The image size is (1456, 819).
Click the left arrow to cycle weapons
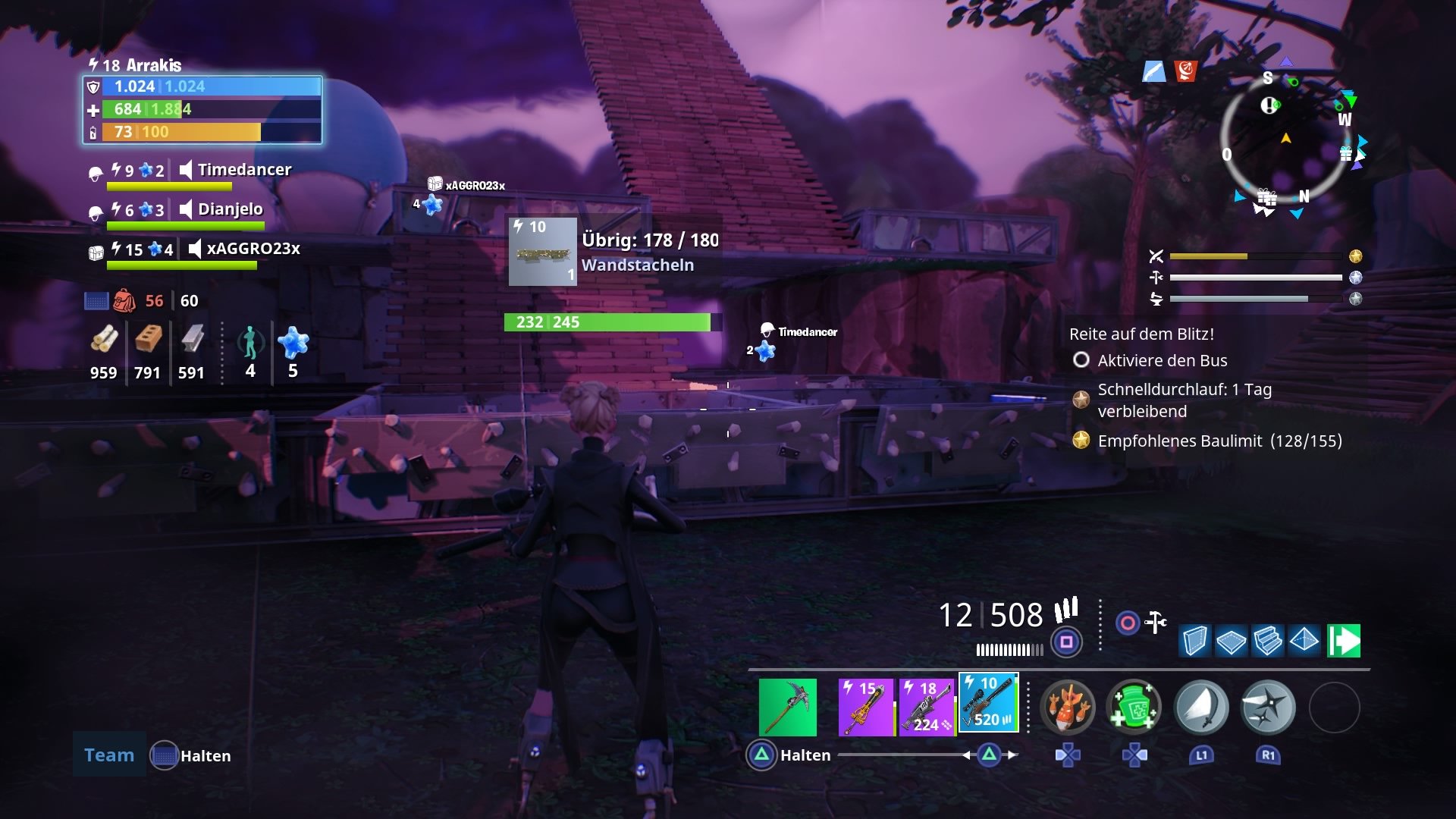pyautogui.click(x=968, y=755)
